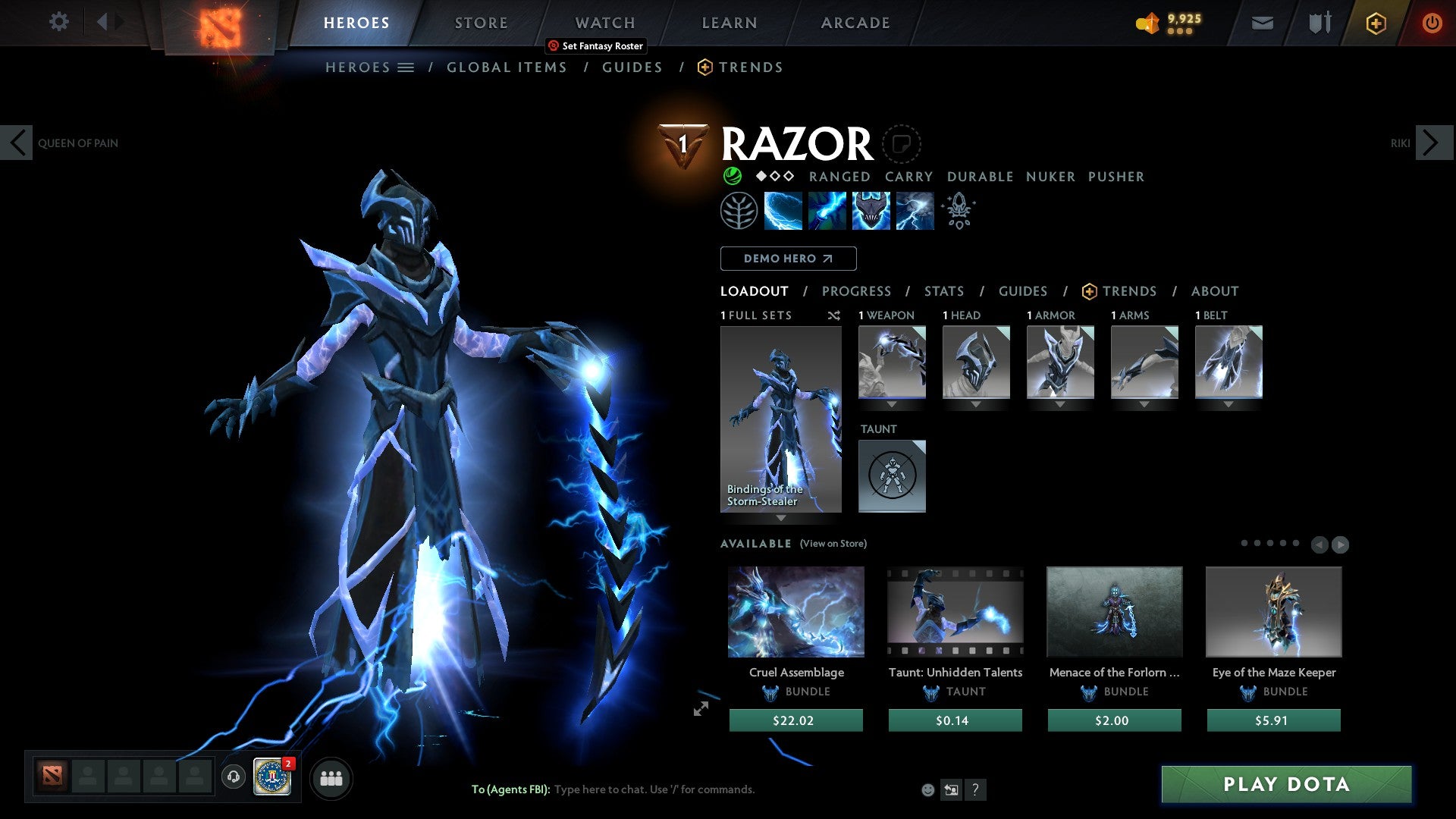Click the help question mark icon near chat

tap(975, 789)
